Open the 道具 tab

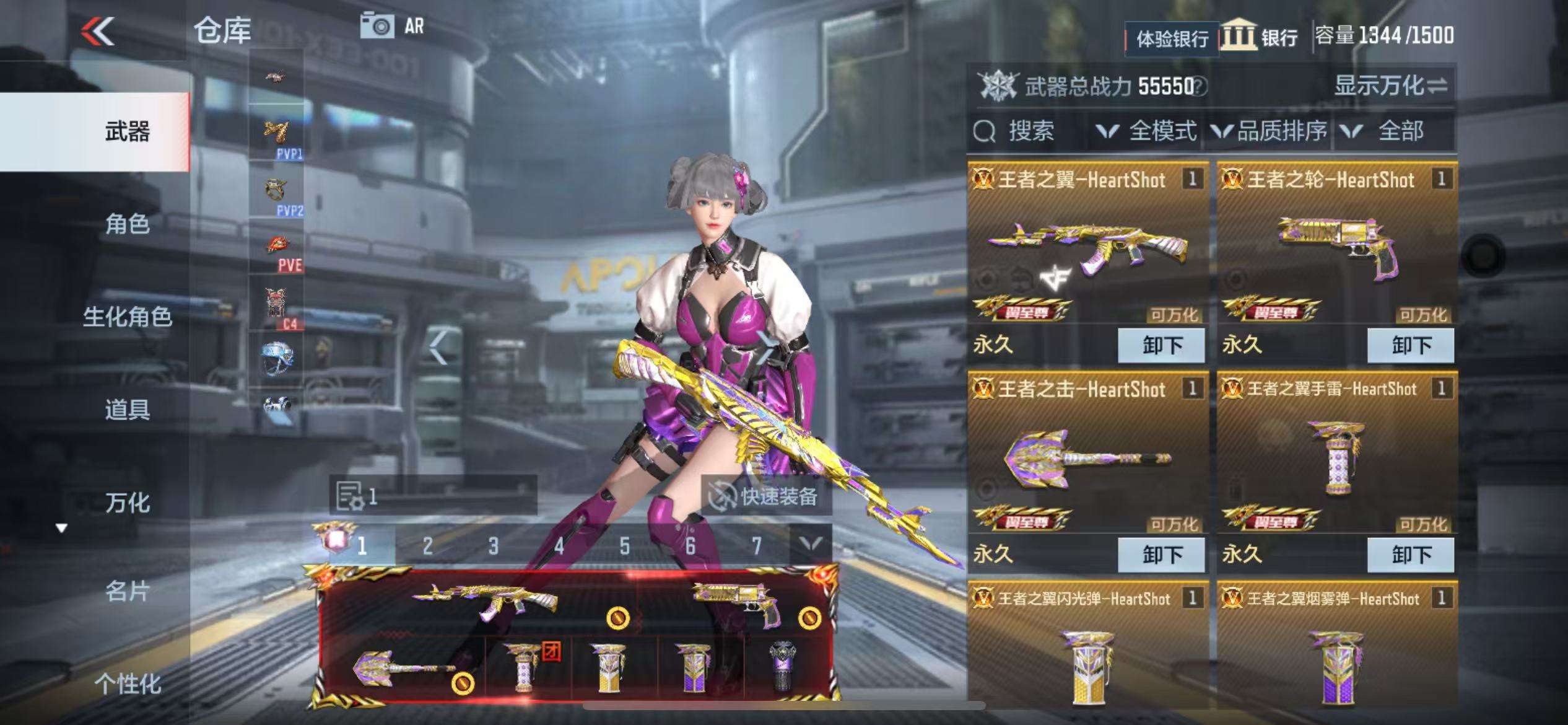click(x=127, y=410)
